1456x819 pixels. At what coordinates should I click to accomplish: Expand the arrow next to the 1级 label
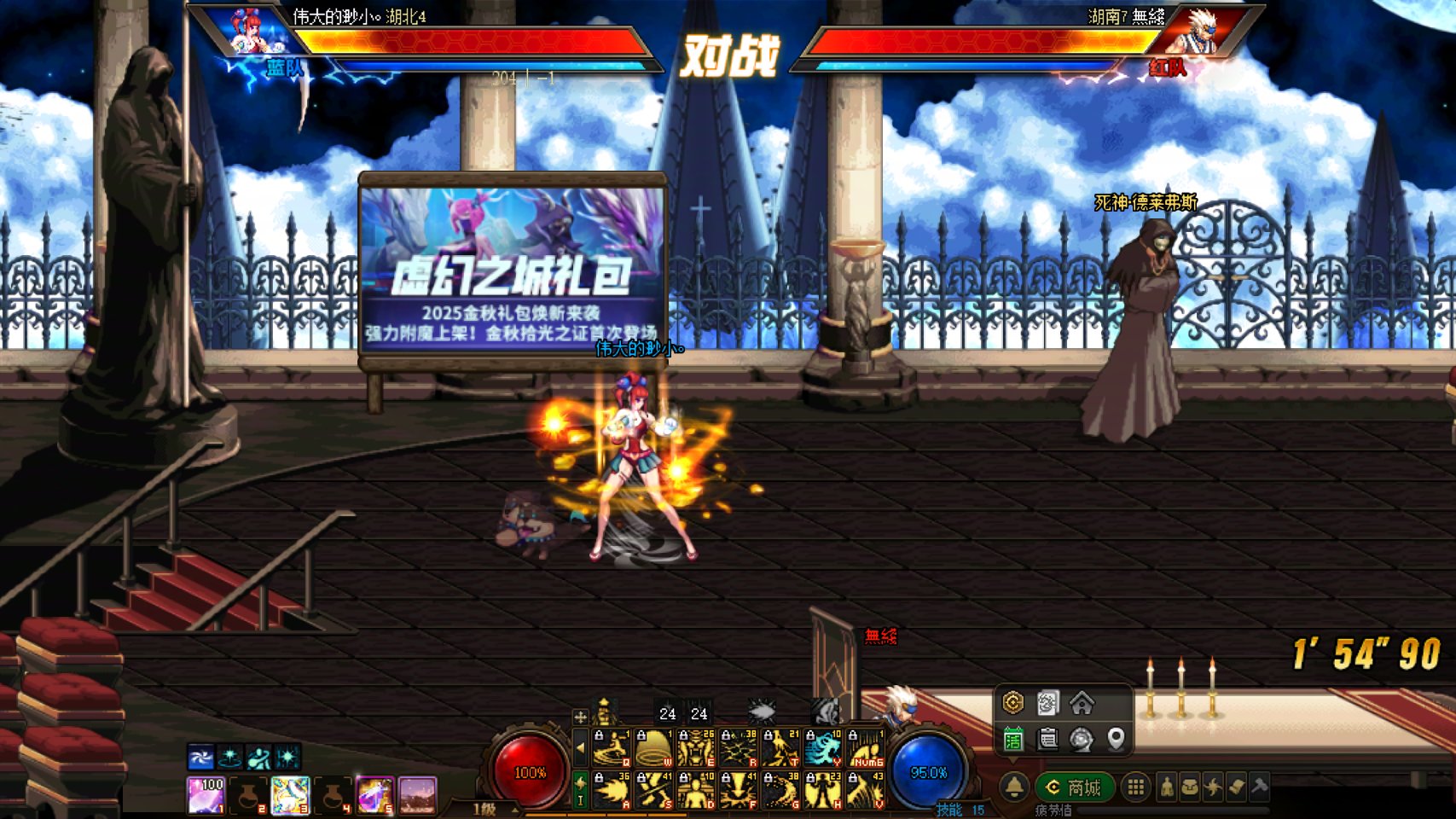tap(513, 810)
